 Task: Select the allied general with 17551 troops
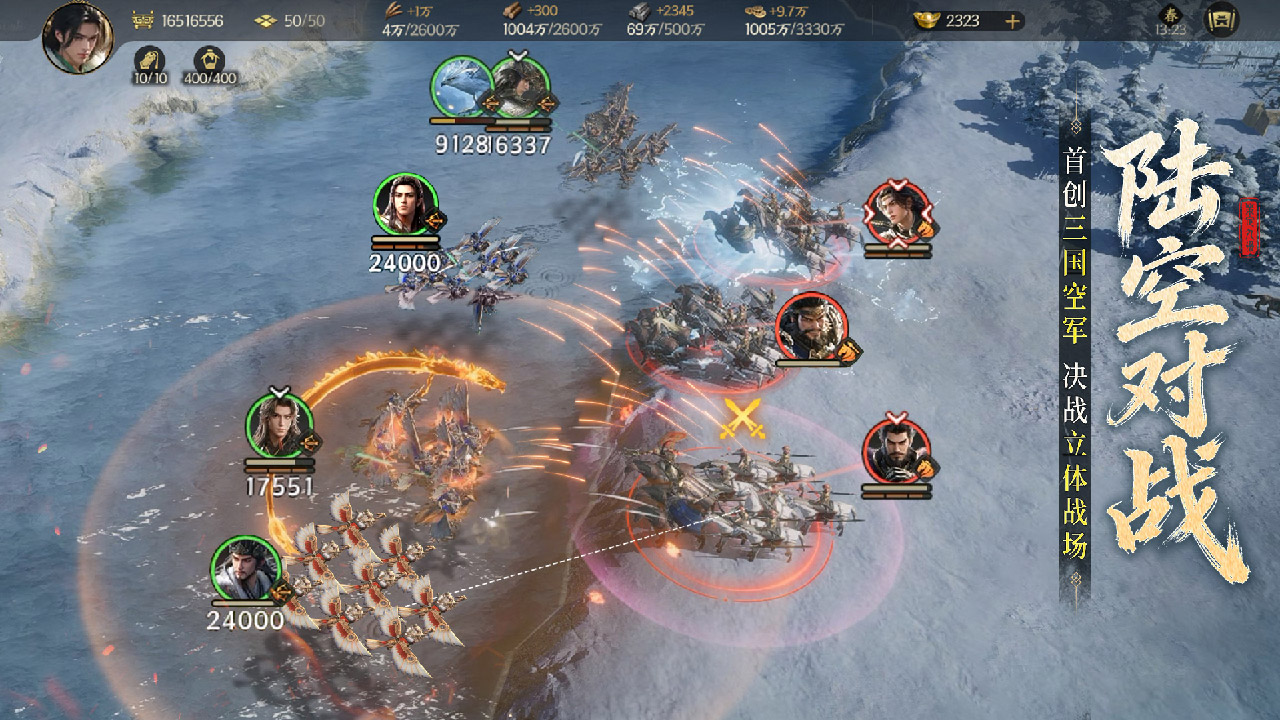tap(279, 426)
